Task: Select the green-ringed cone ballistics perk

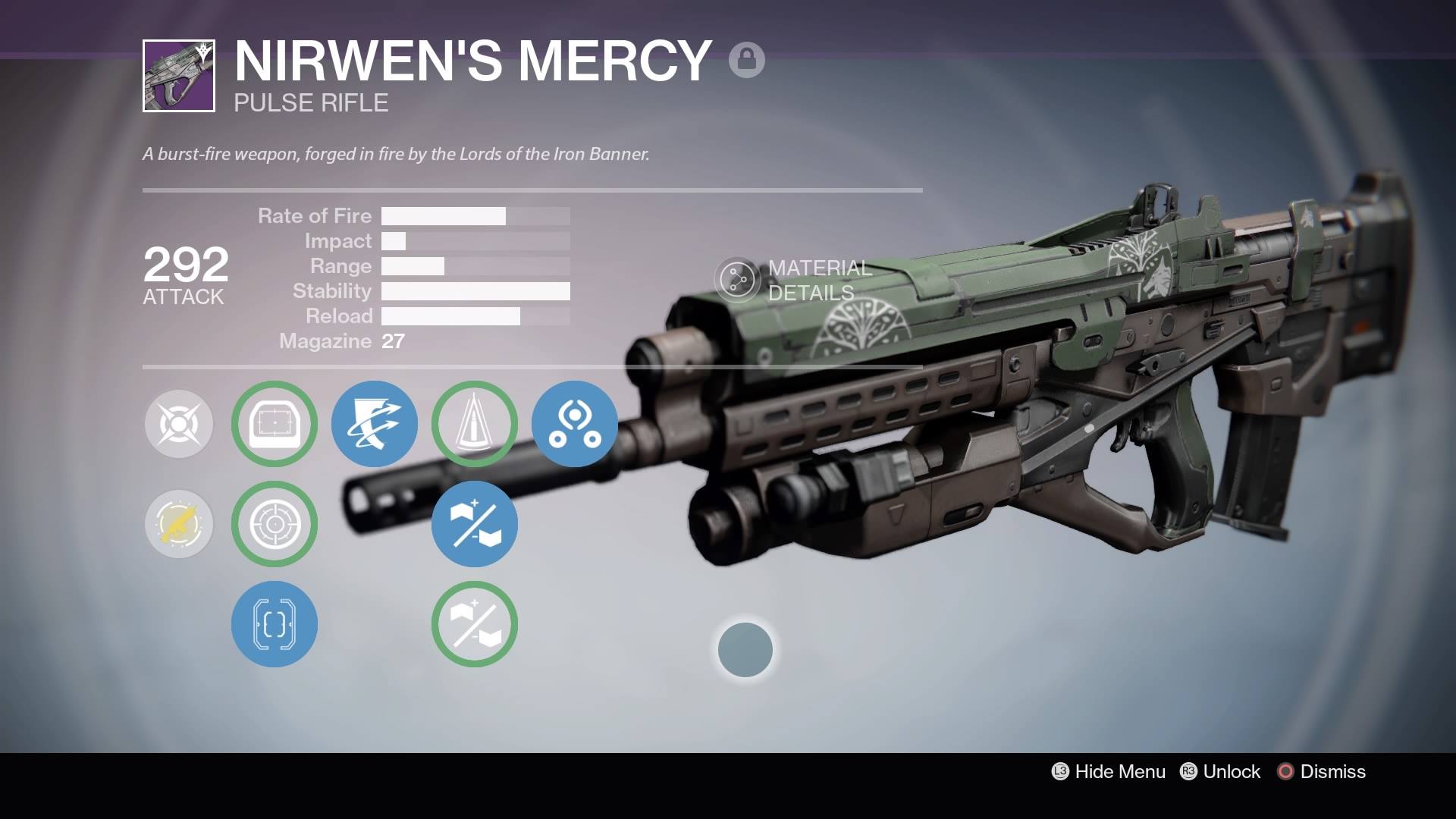Action: coord(475,424)
